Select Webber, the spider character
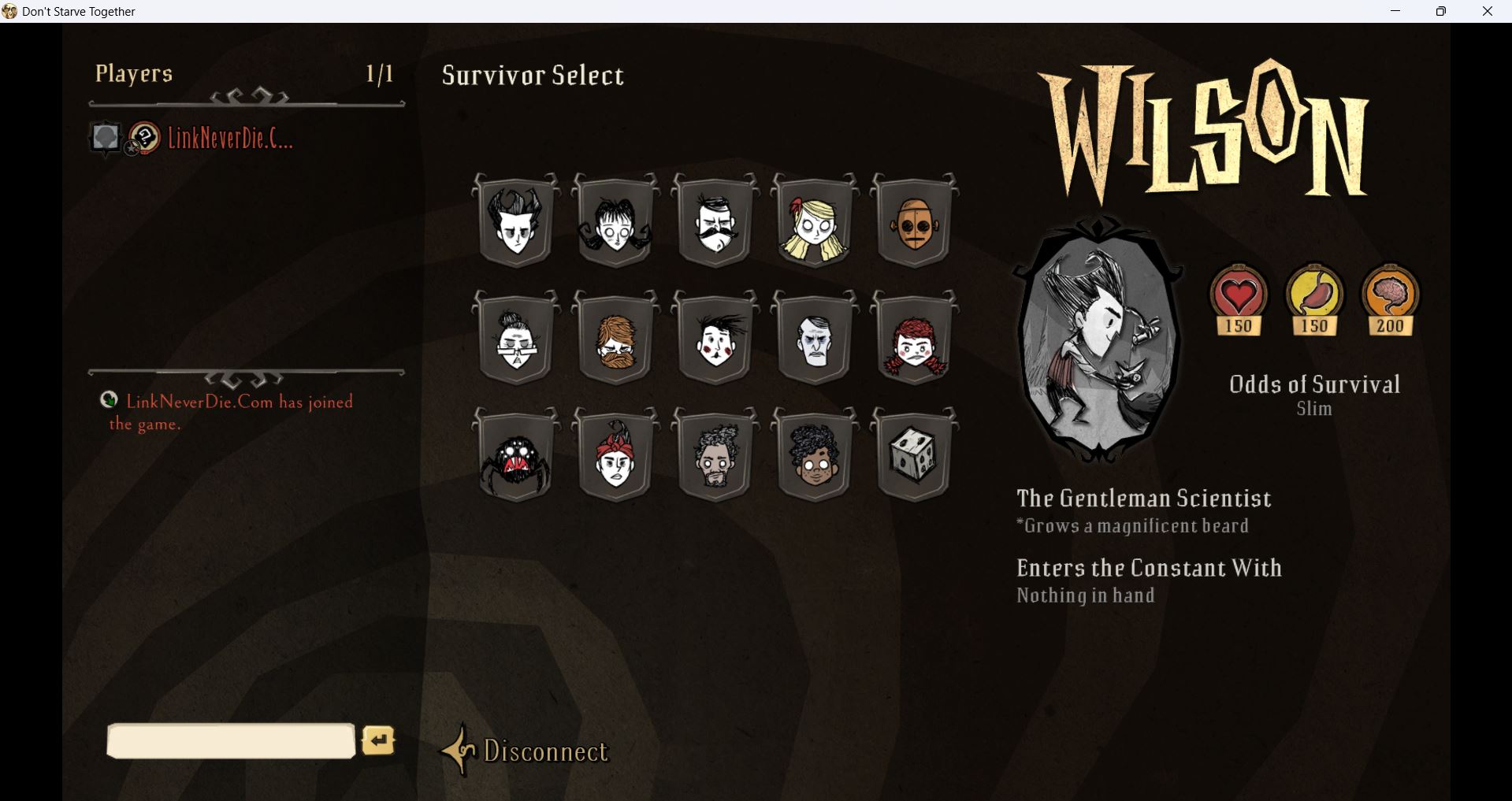This screenshot has height=801, width=1512. (x=516, y=457)
